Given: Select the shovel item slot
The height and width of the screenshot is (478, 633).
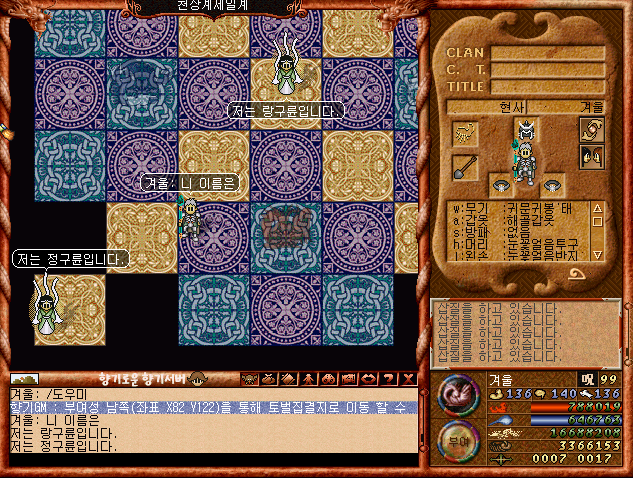Looking at the screenshot, I should click(x=464, y=166).
